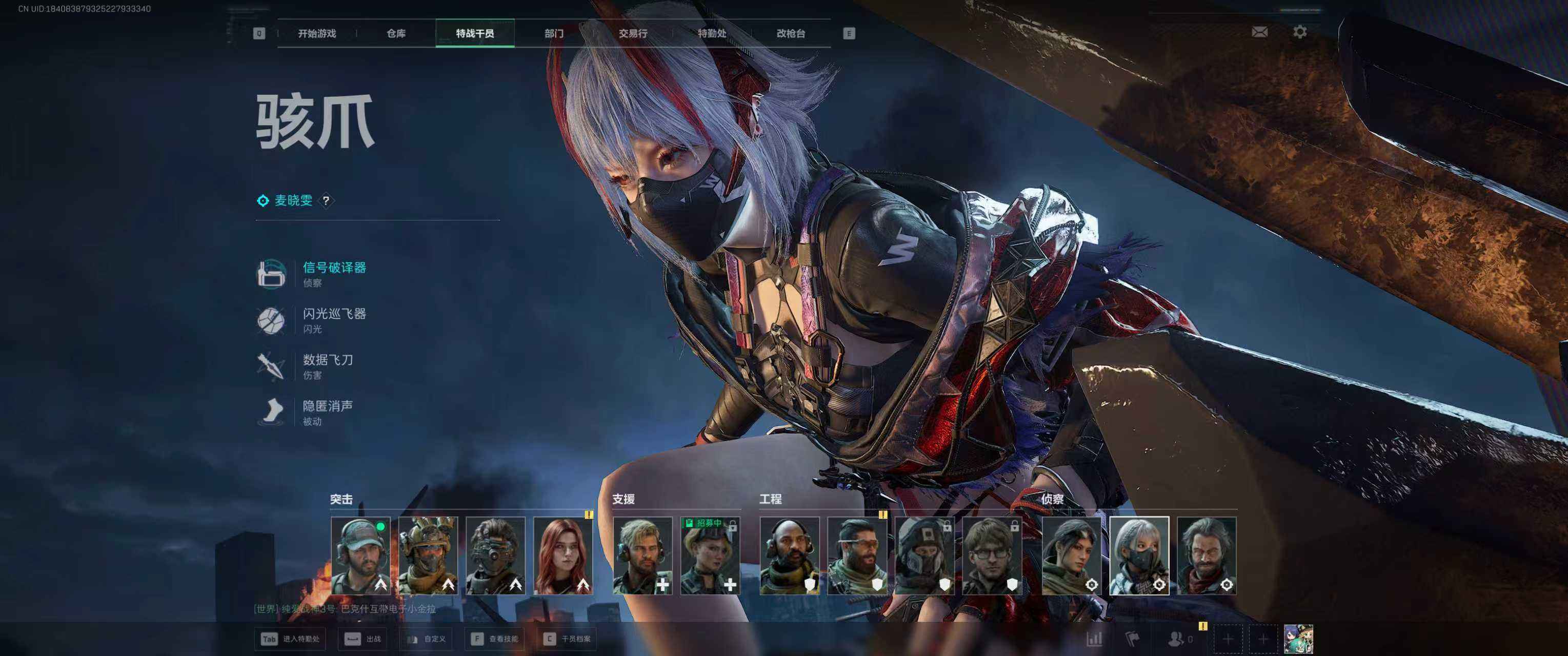Viewport: 1568px width, 656px height.
Task: Switch to the 仓库 warehouse tab
Action: pos(396,33)
